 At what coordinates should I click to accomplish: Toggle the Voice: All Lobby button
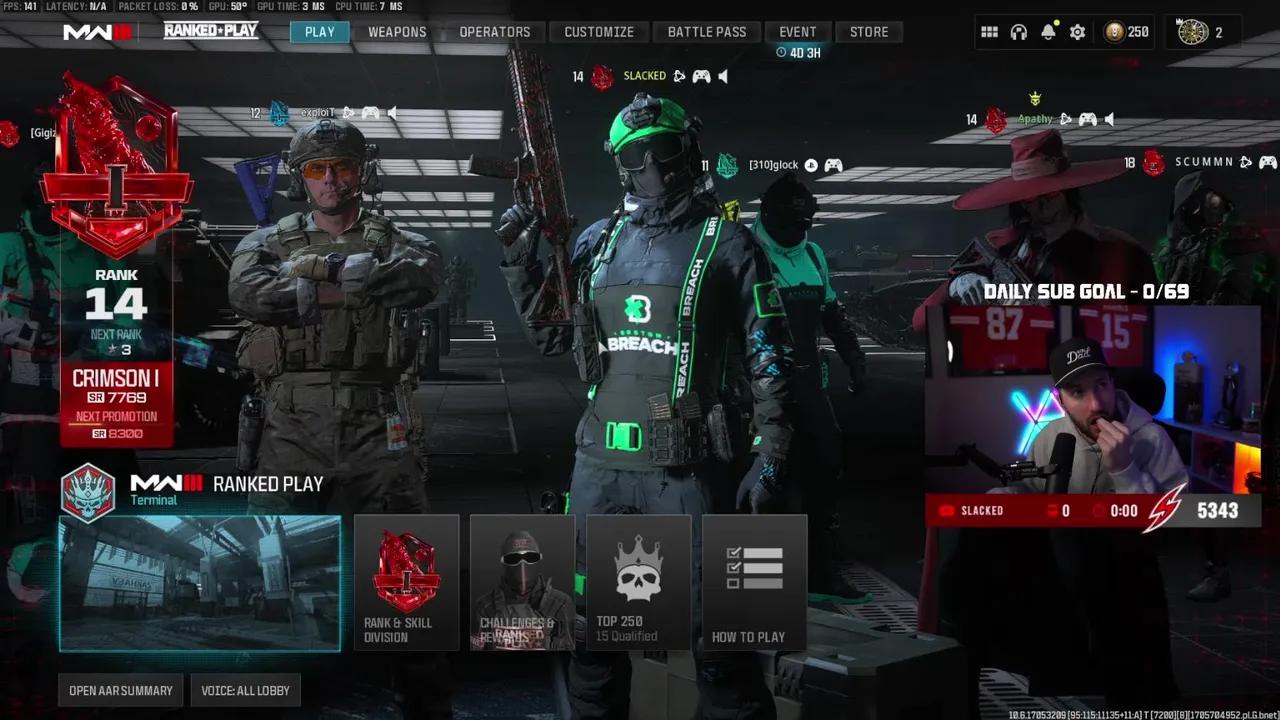click(x=245, y=691)
